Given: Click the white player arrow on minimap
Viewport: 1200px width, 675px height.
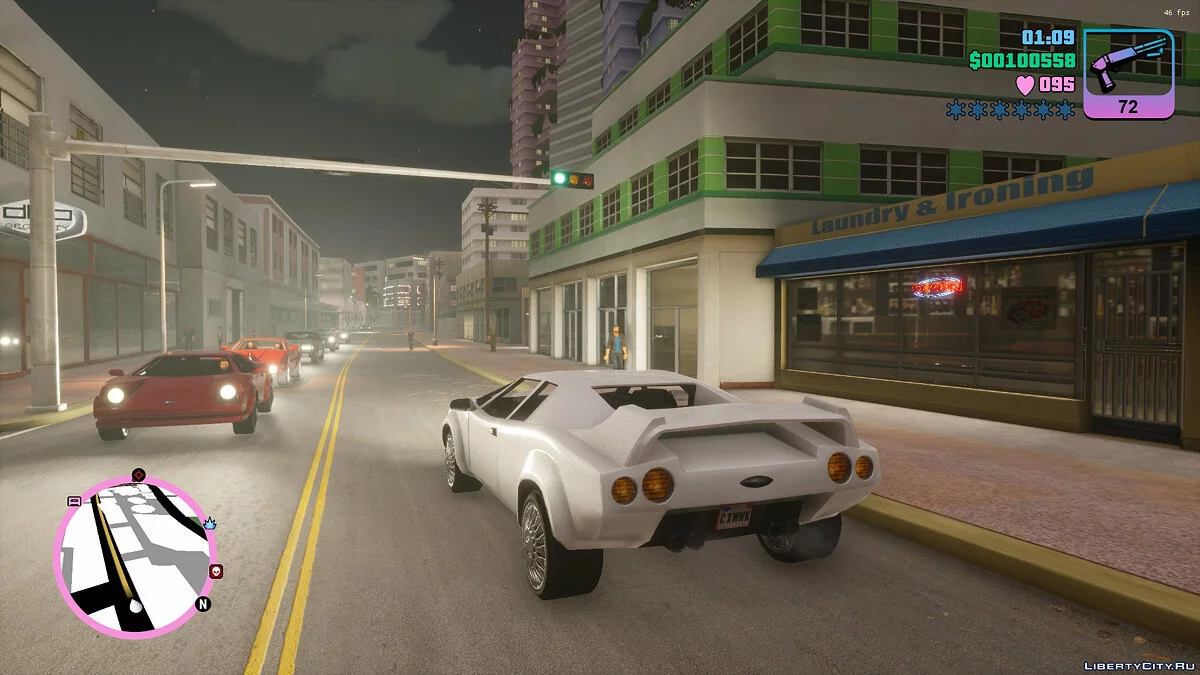Looking at the screenshot, I should 136,606.
